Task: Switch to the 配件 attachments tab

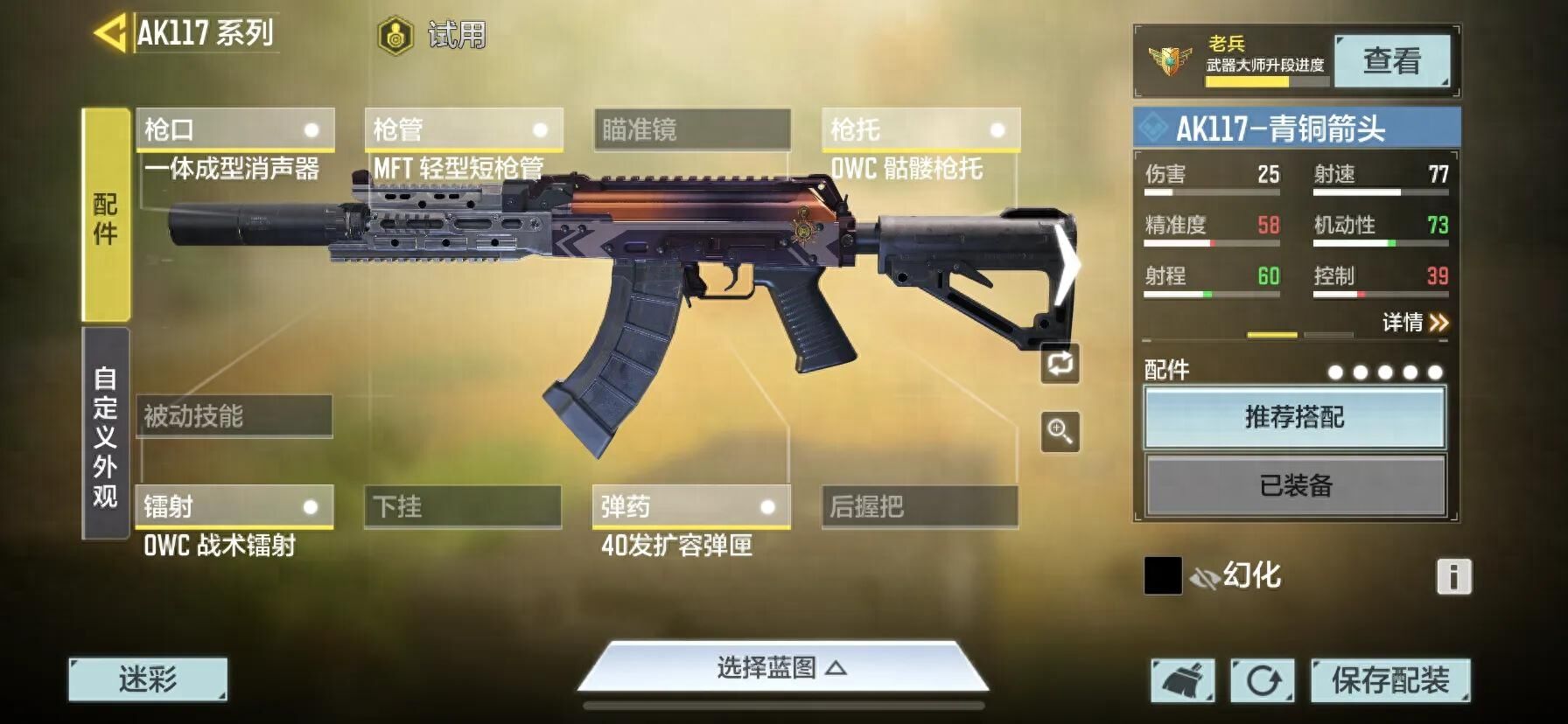Action: point(106,216)
